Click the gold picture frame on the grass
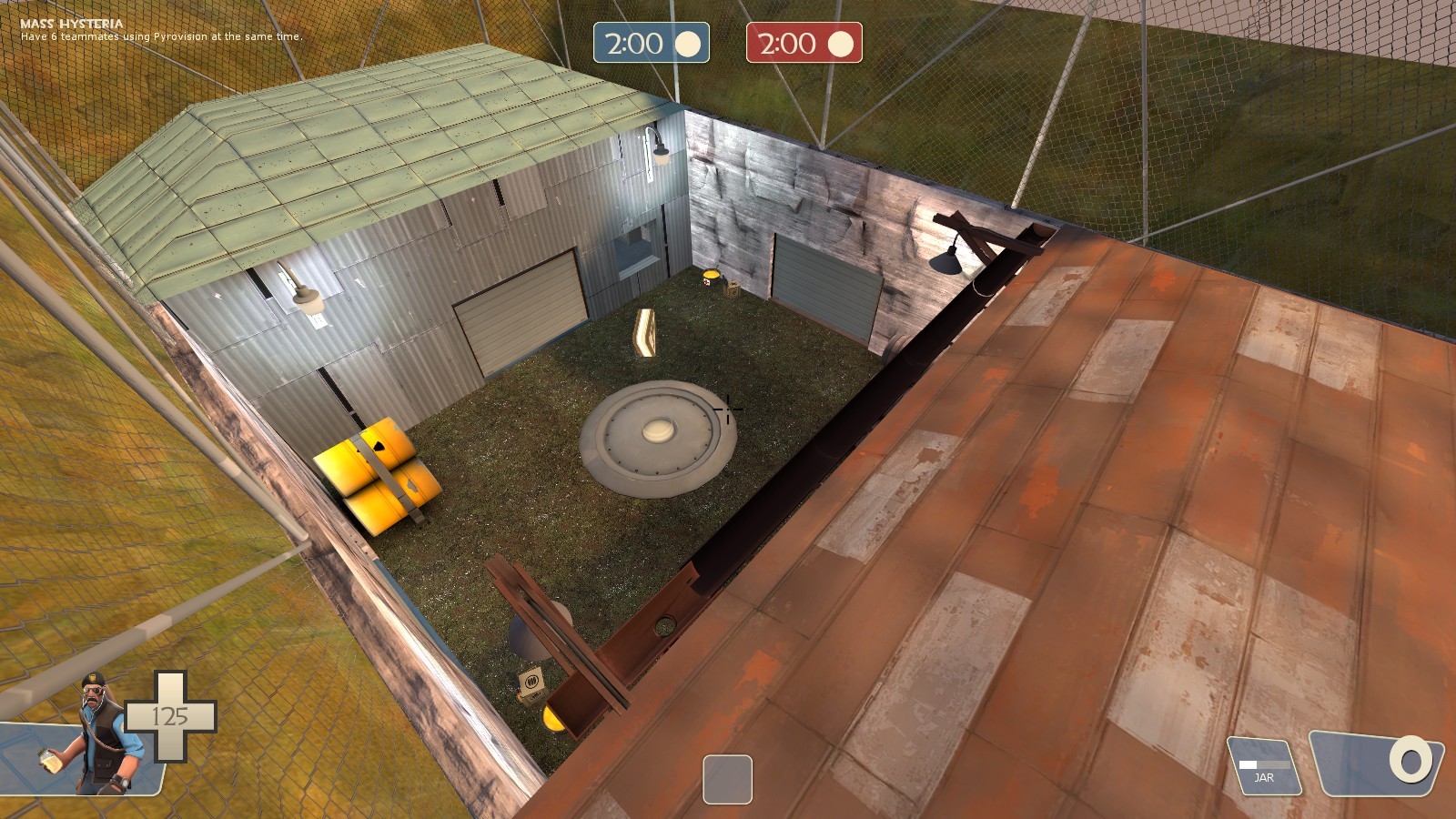 (x=644, y=332)
